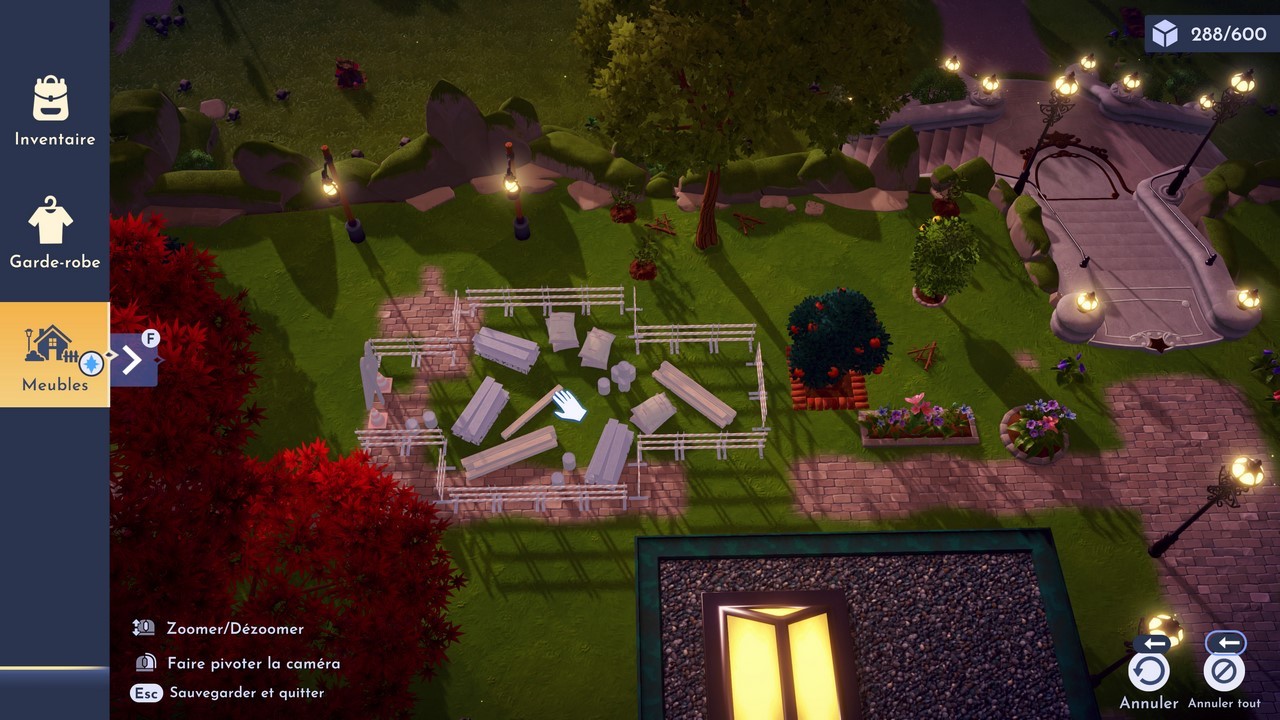Screen dimensions: 1280x720
Task: Open the Inventaire tab
Action: [x=54, y=111]
